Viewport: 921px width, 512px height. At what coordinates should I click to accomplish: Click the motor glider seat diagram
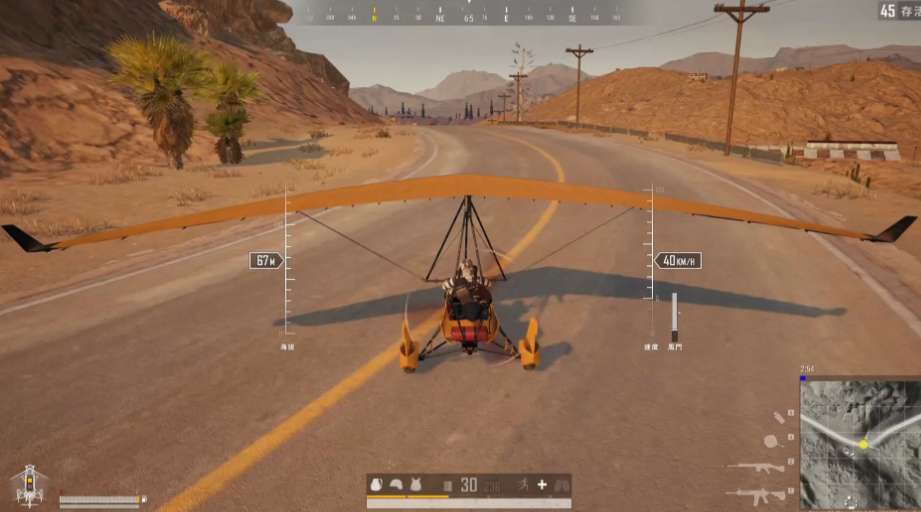pyautogui.click(x=29, y=484)
